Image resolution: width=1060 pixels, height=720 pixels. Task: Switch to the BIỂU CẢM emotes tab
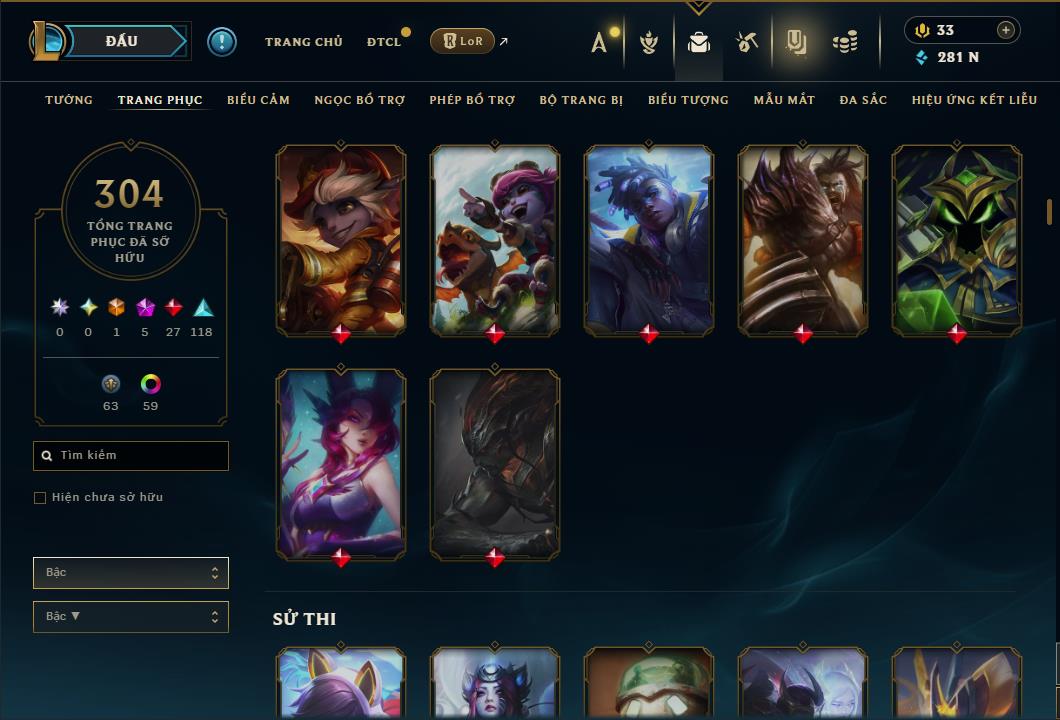coord(258,100)
